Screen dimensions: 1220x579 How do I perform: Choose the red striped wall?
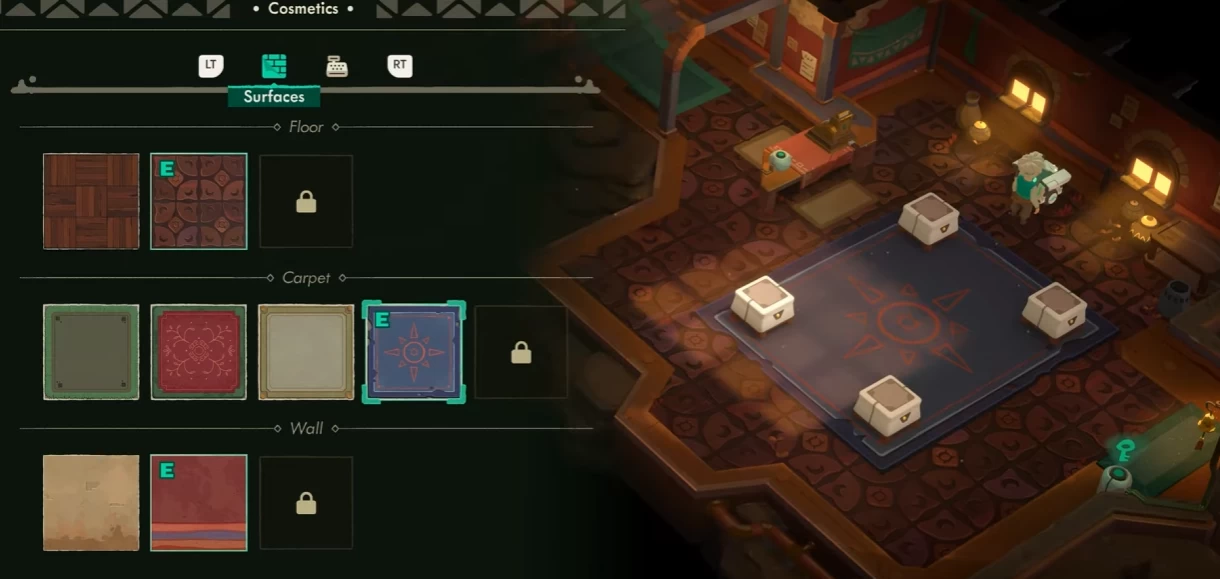(199, 502)
